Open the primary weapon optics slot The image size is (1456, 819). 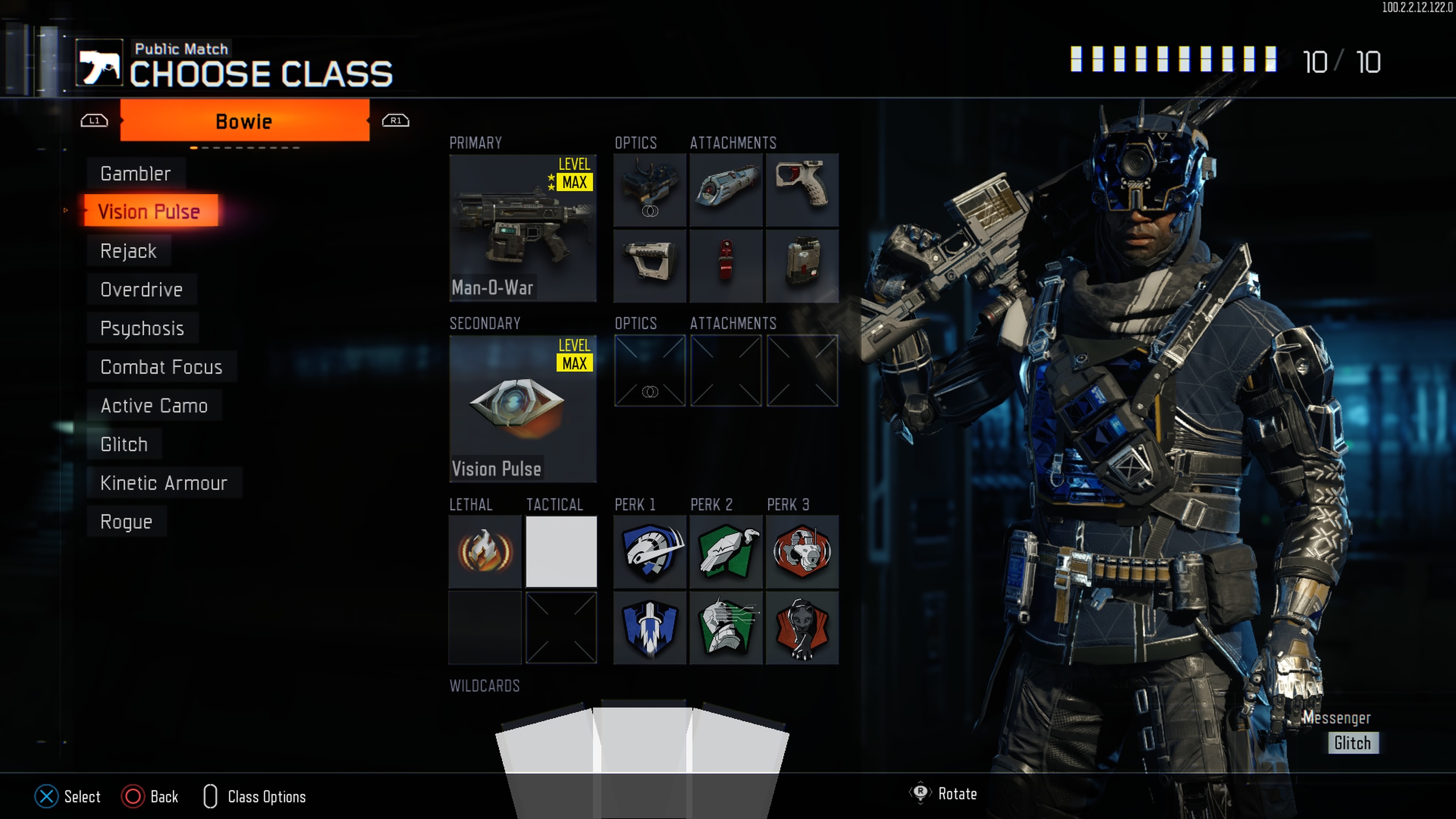(x=650, y=190)
